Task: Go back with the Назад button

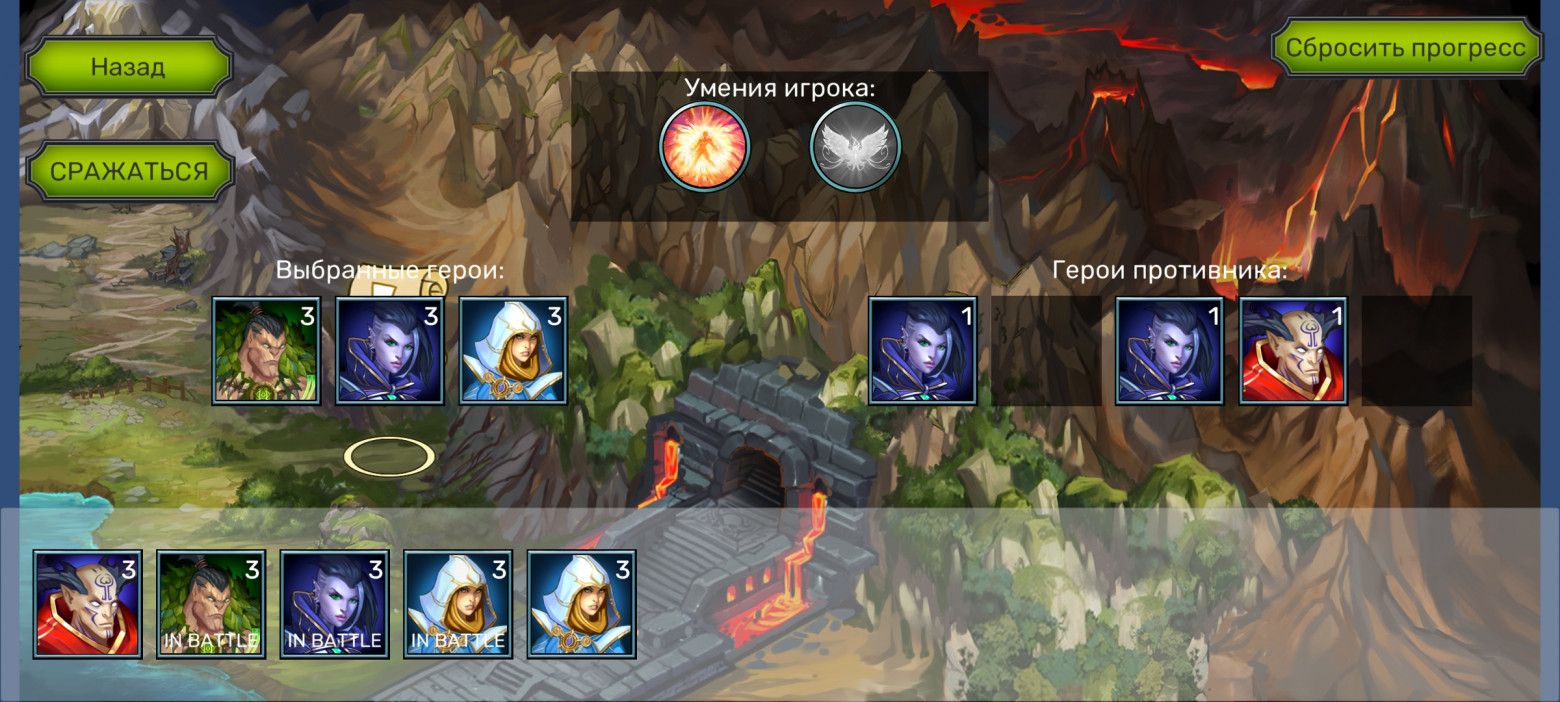Action: (x=128, y=67)
